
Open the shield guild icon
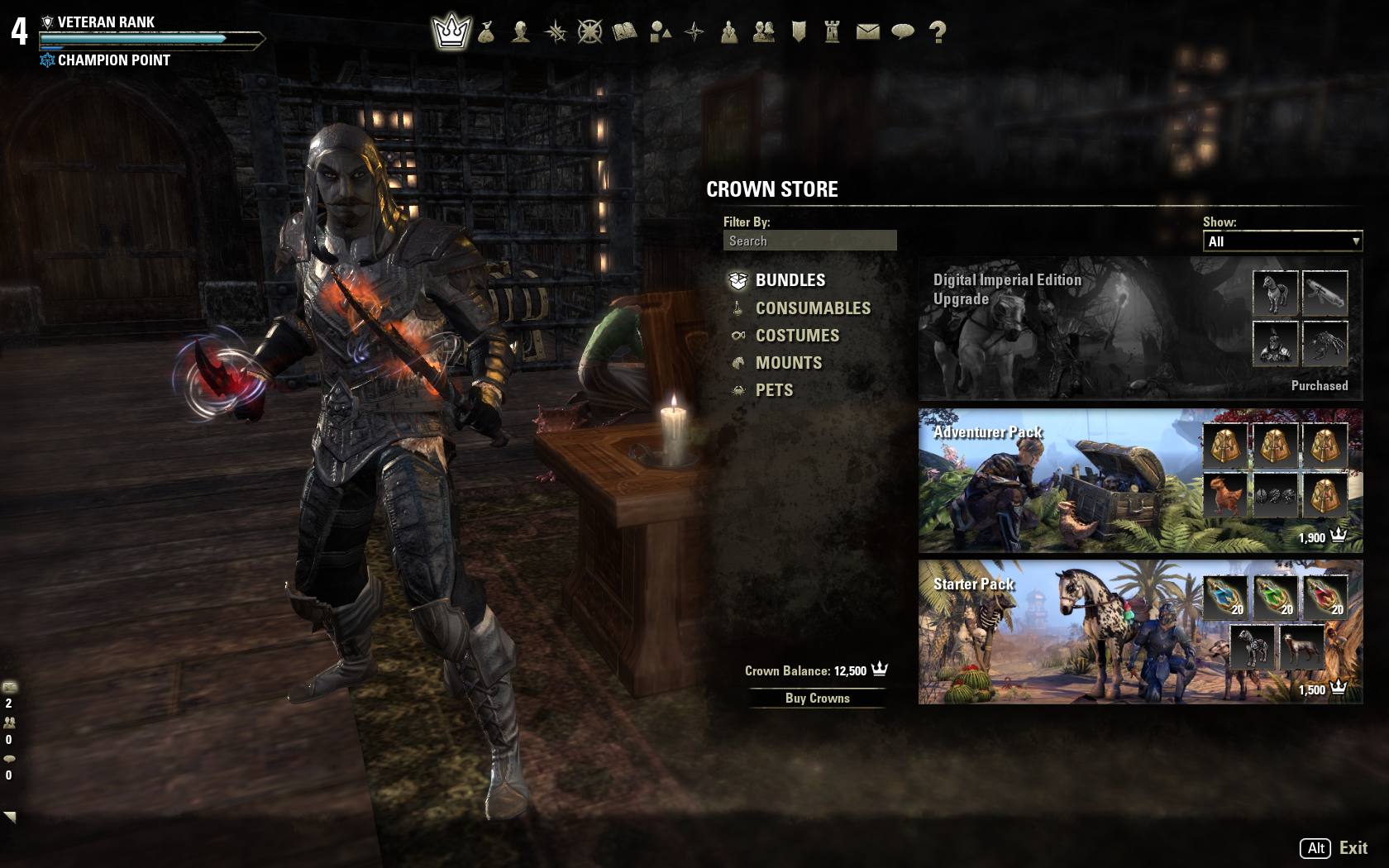[x=799, y=32]
